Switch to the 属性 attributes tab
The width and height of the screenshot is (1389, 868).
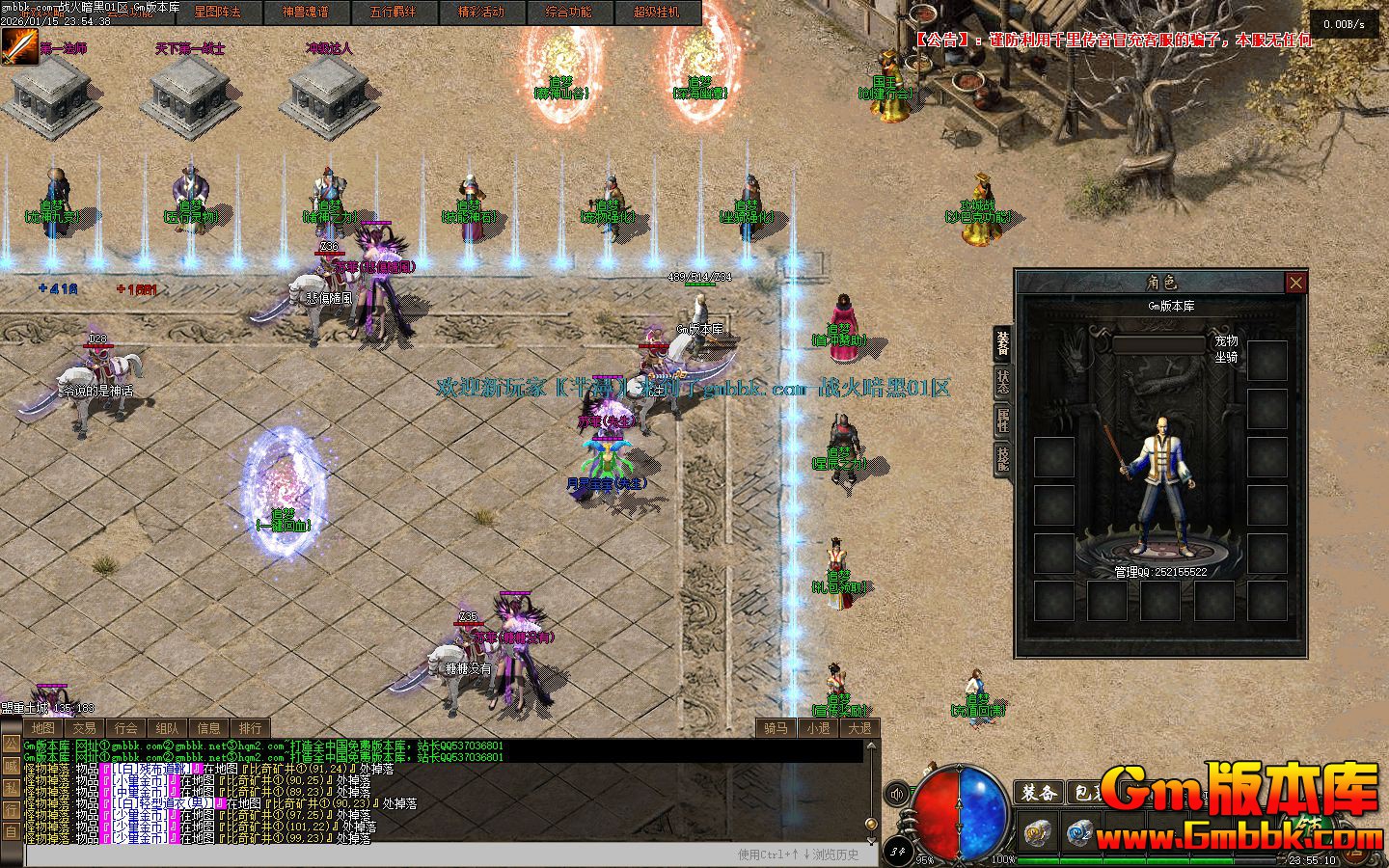point(1003,420)
